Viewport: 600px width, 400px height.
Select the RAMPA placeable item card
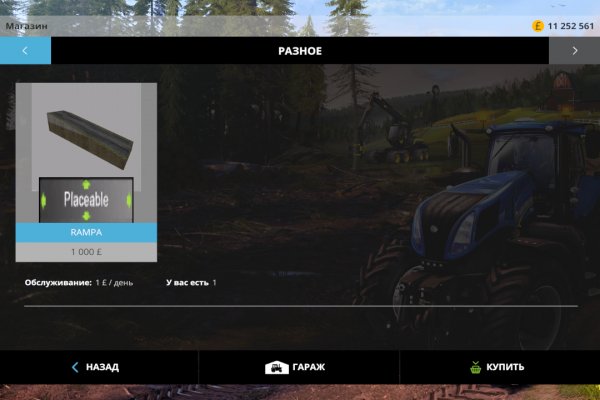[86, 171]
